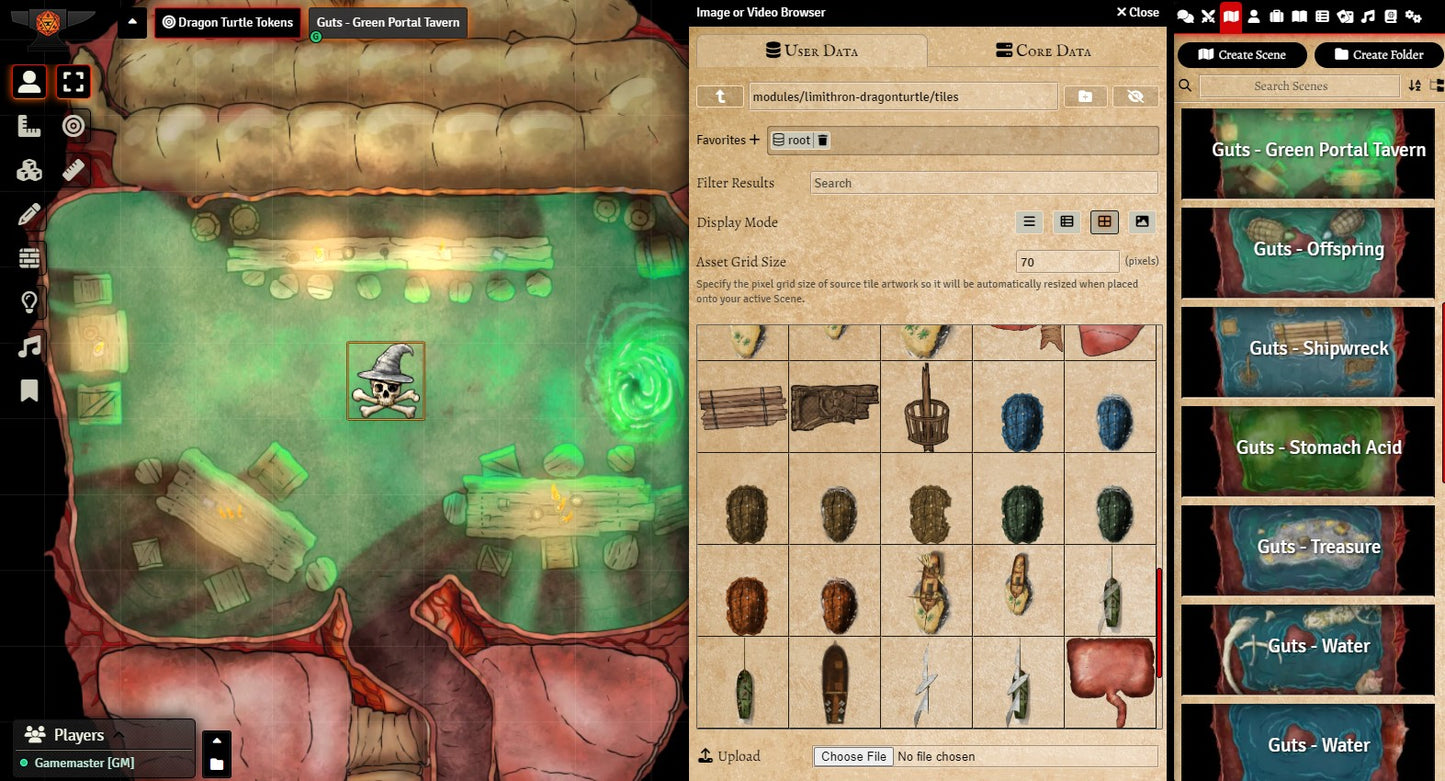Viewport: 1445px width, 781px height.
Task: Select the User Data tab
Action: click(811, 51)
